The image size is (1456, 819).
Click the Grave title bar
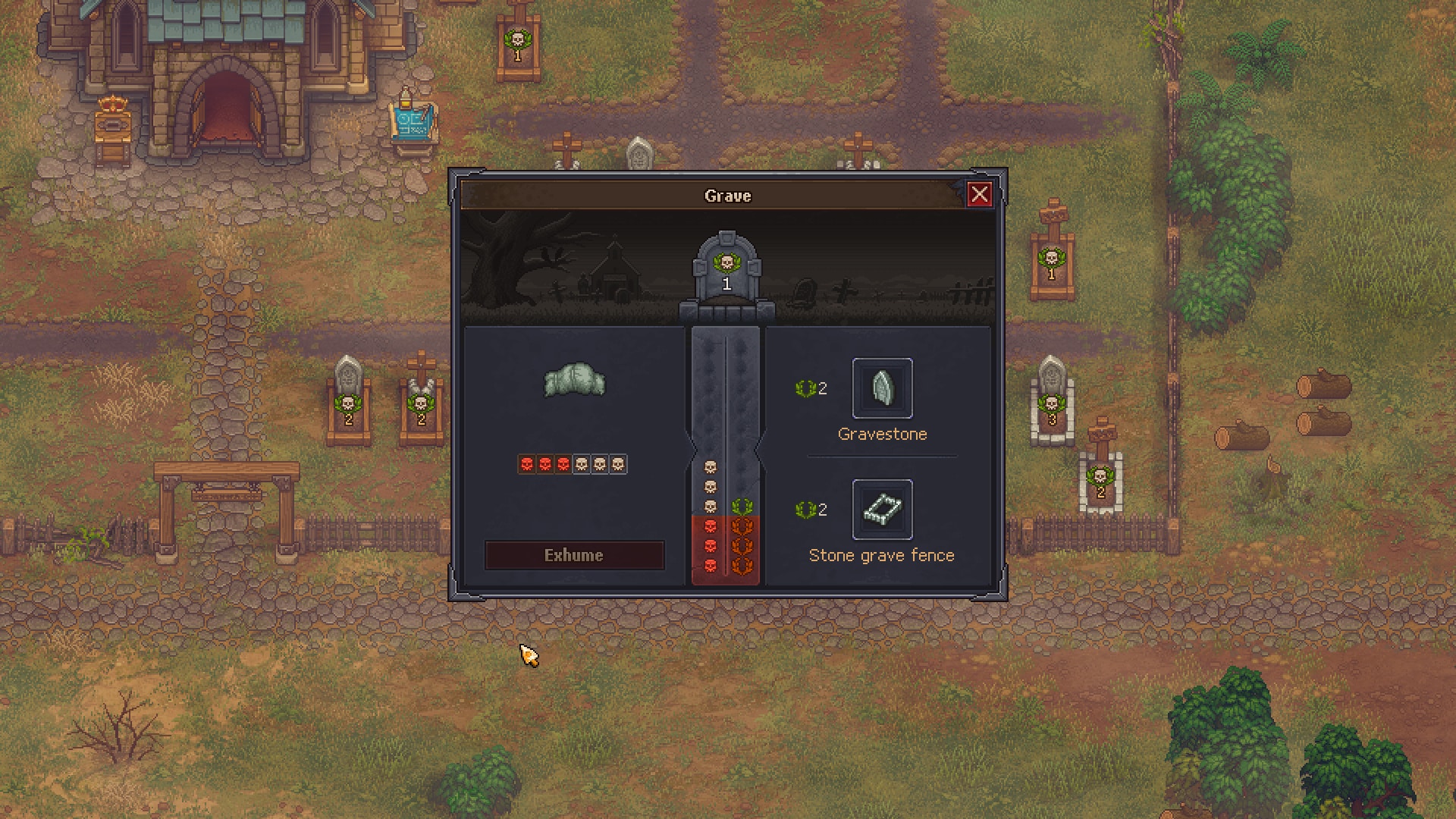click(726, 196)
